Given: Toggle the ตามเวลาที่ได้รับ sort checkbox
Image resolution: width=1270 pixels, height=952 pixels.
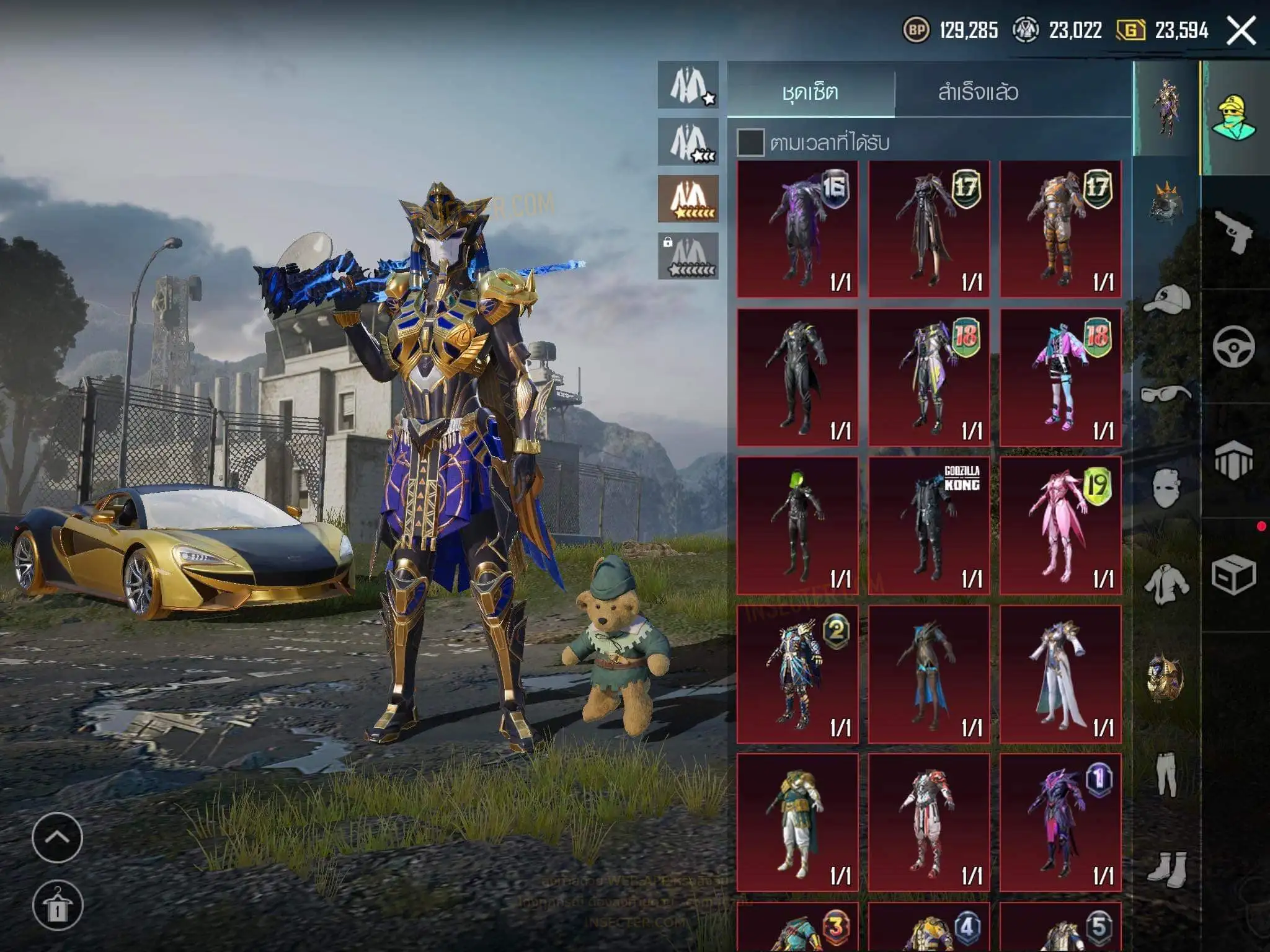Looking at the screenshot, I should click(x=750, y=143).
